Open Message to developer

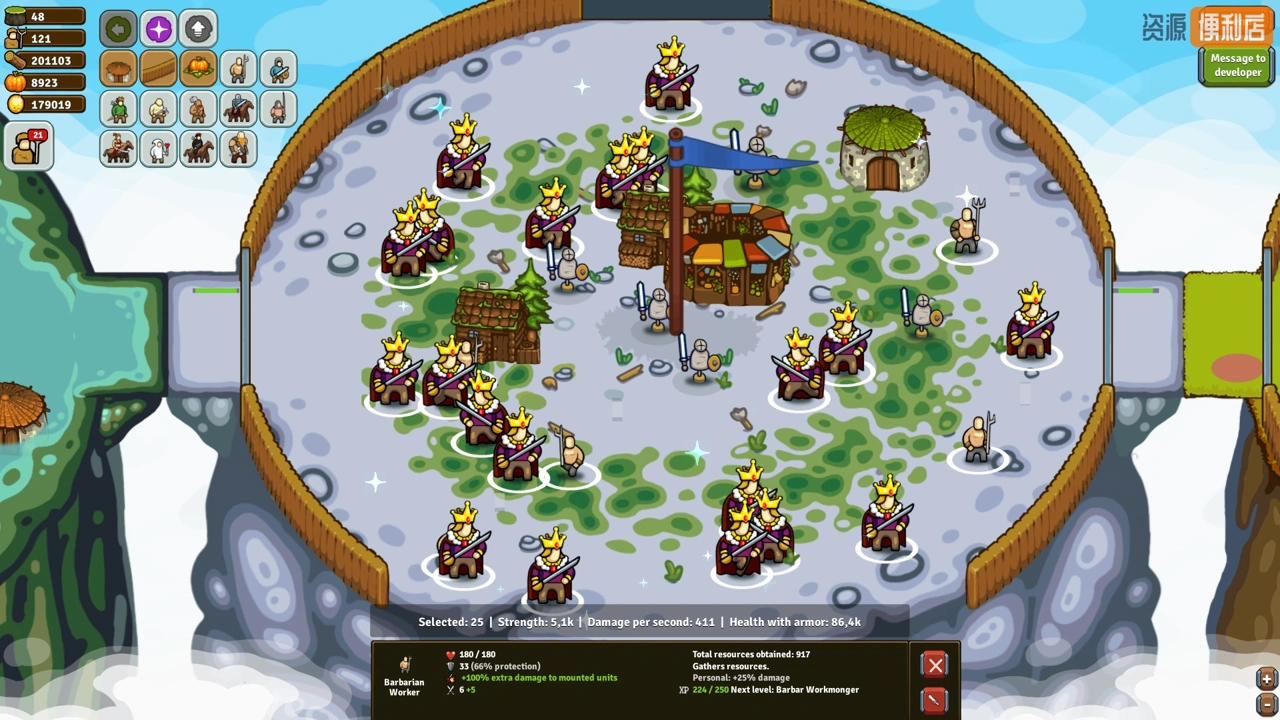click(1237, 66)
